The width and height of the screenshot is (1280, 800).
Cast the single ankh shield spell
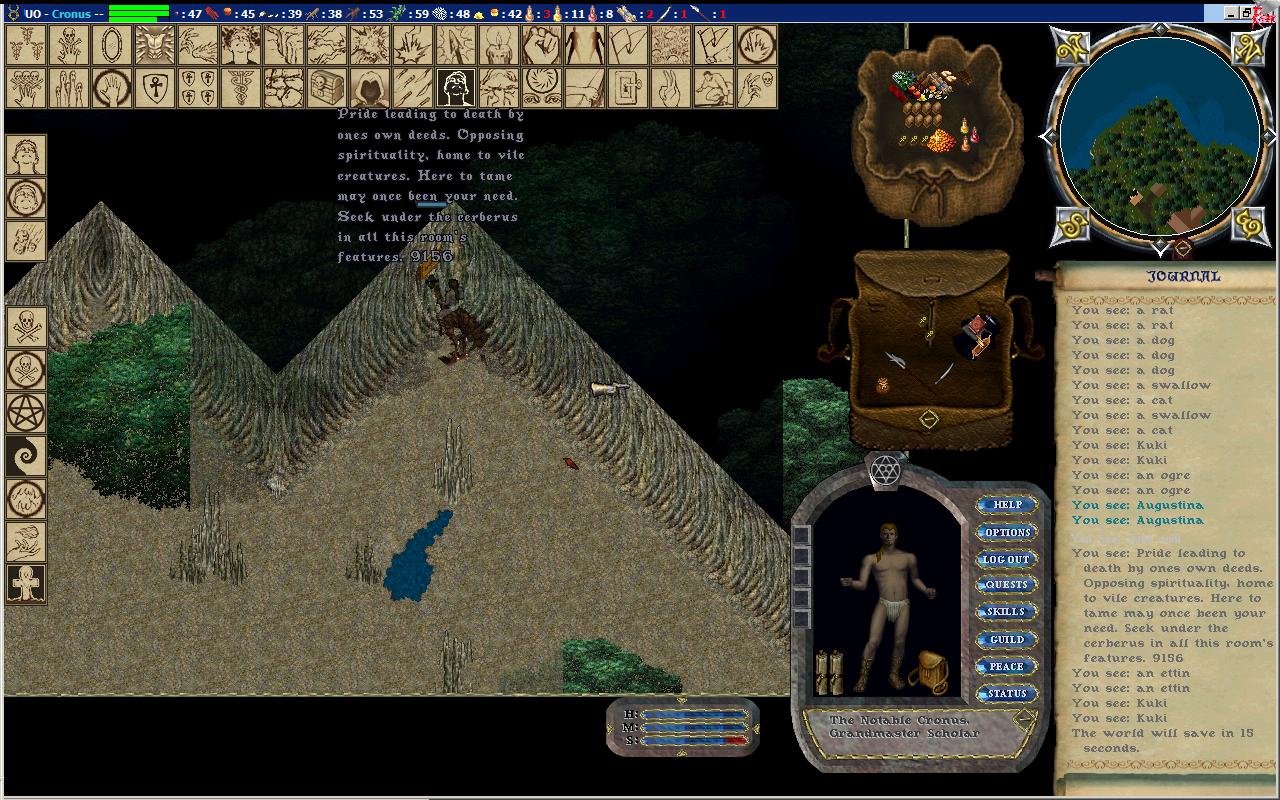(155, 88)
